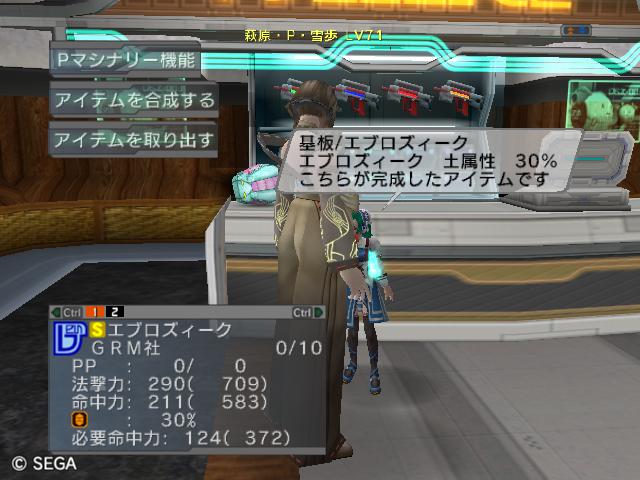Select アイテムを合成する menu entry

[134, 100]
